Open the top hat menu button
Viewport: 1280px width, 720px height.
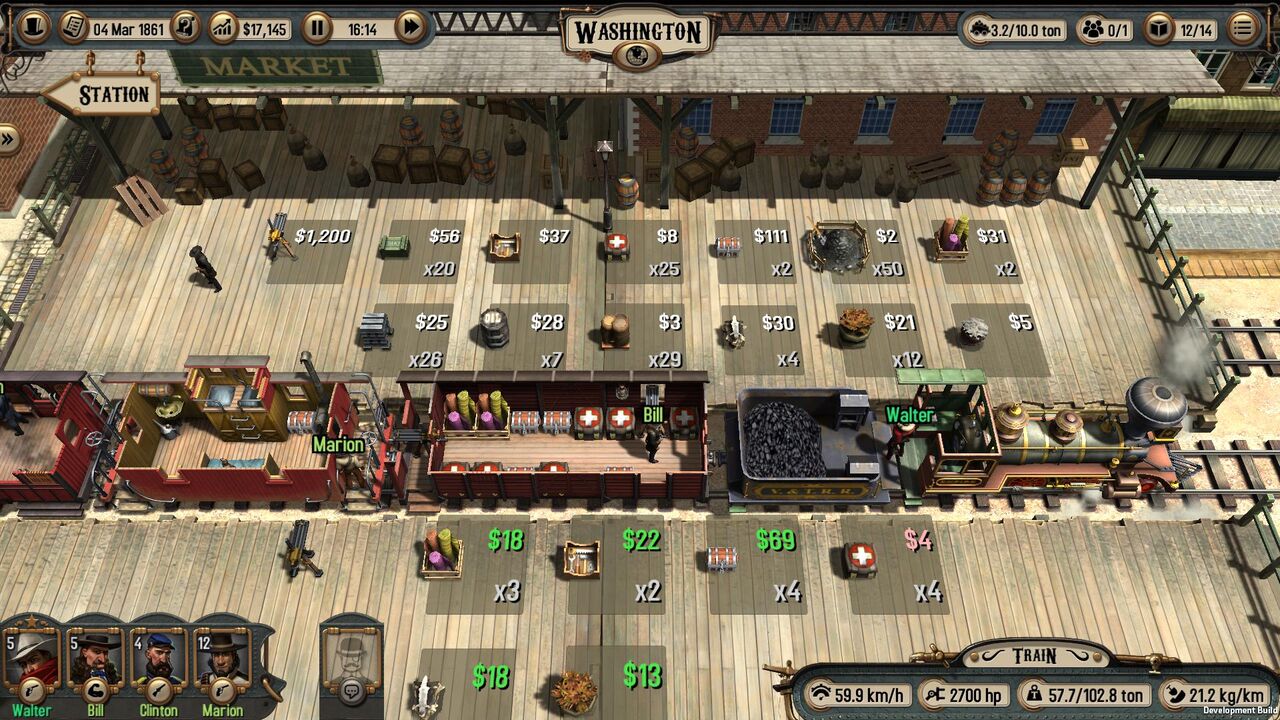pyautogui.click(x=33, y=27)
